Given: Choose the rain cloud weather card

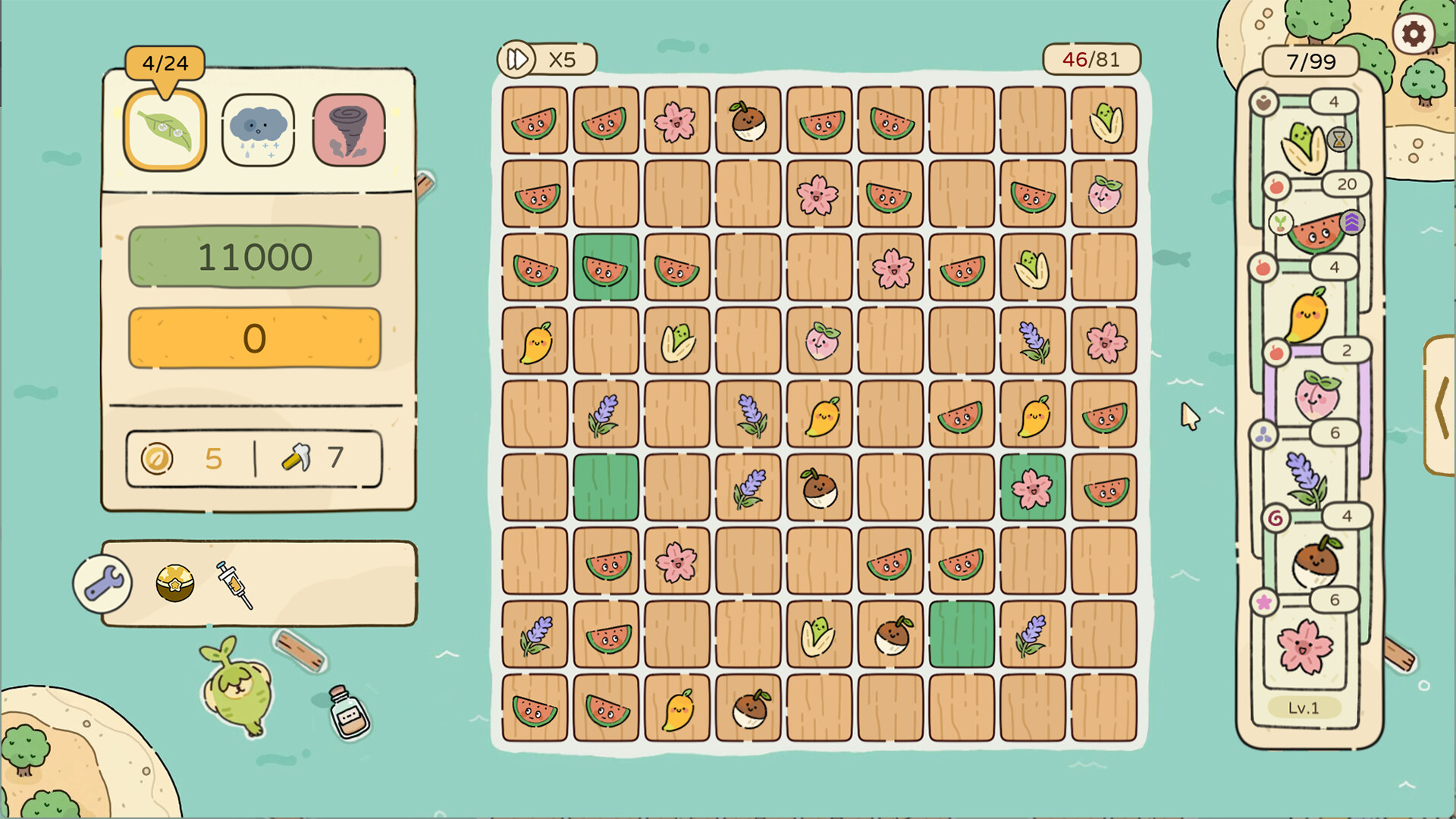Looking at the screenshot, I should pos(258,130).
